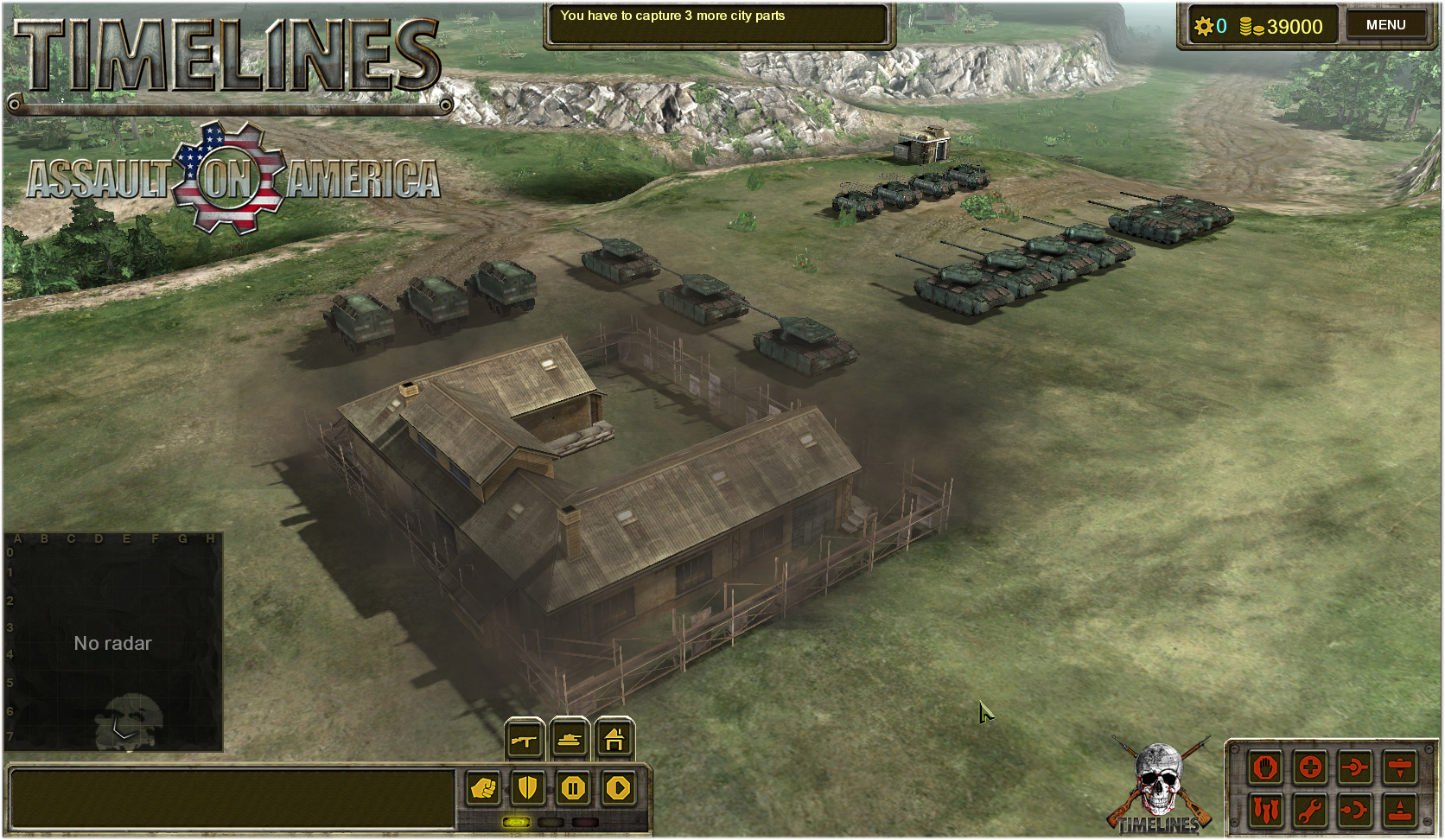This screenshot has height=840, width=1445.
Task: Click the medic cross command icon
Action: 1310,767
